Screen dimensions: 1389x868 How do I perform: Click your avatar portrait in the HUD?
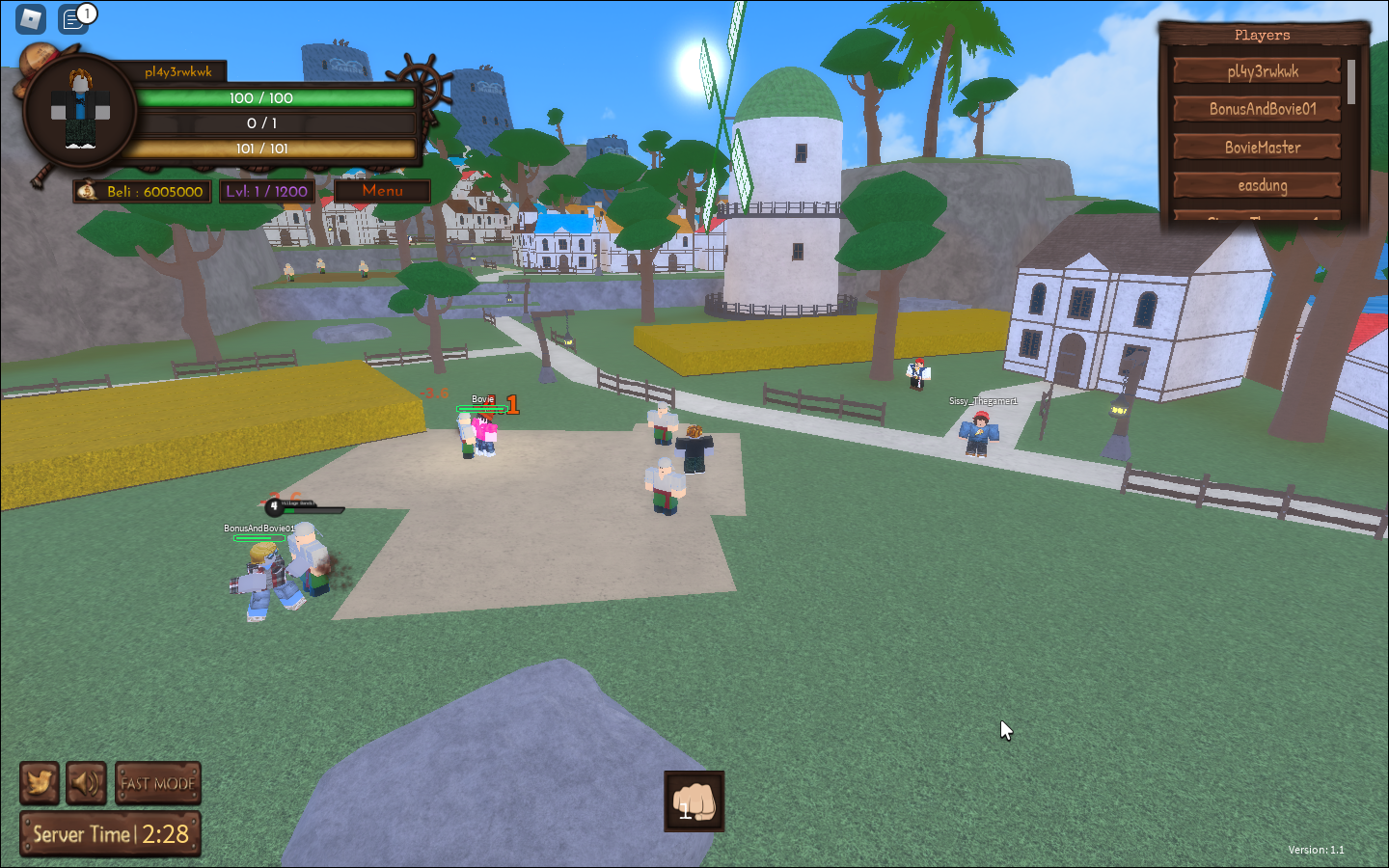81,109
